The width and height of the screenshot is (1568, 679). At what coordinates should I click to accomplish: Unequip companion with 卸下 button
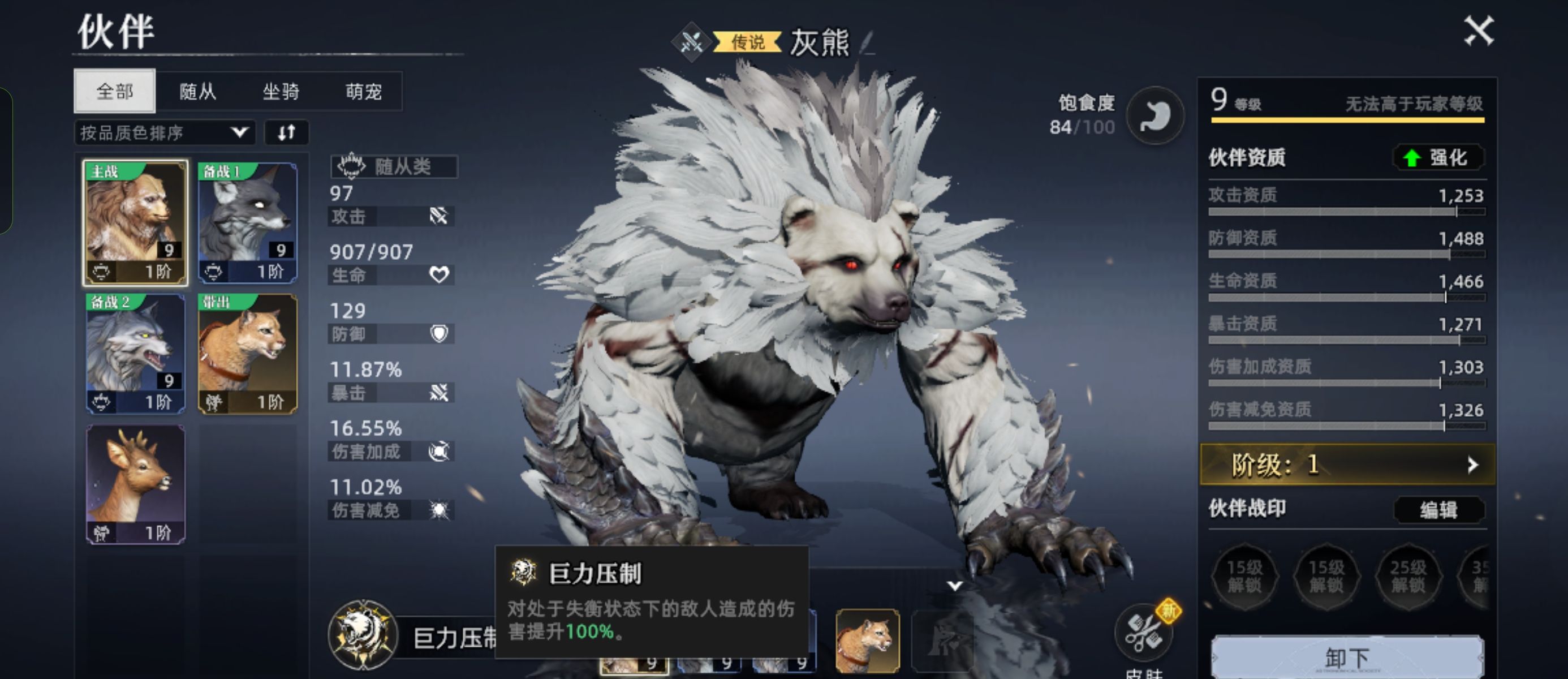tap(1346, 657)
